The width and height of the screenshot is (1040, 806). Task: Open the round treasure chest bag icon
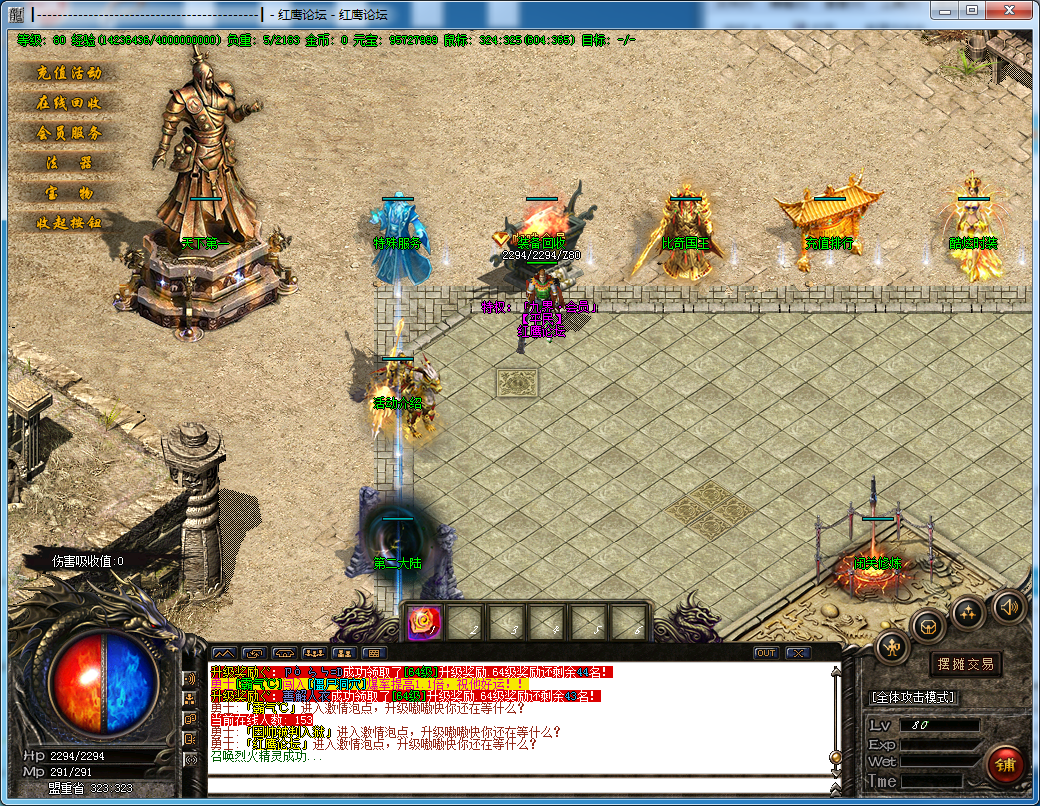(x=929, y=626)
